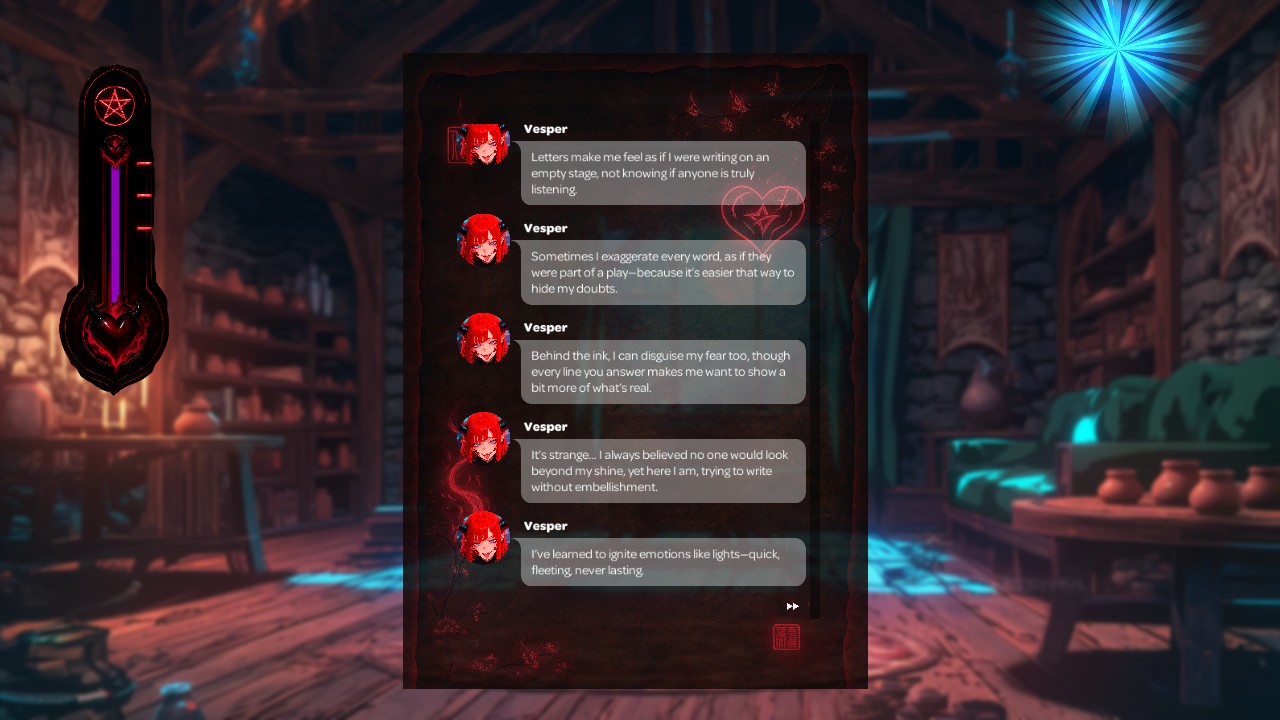
Task: Click the message about hiding doubts
Action: pos(663,272)
